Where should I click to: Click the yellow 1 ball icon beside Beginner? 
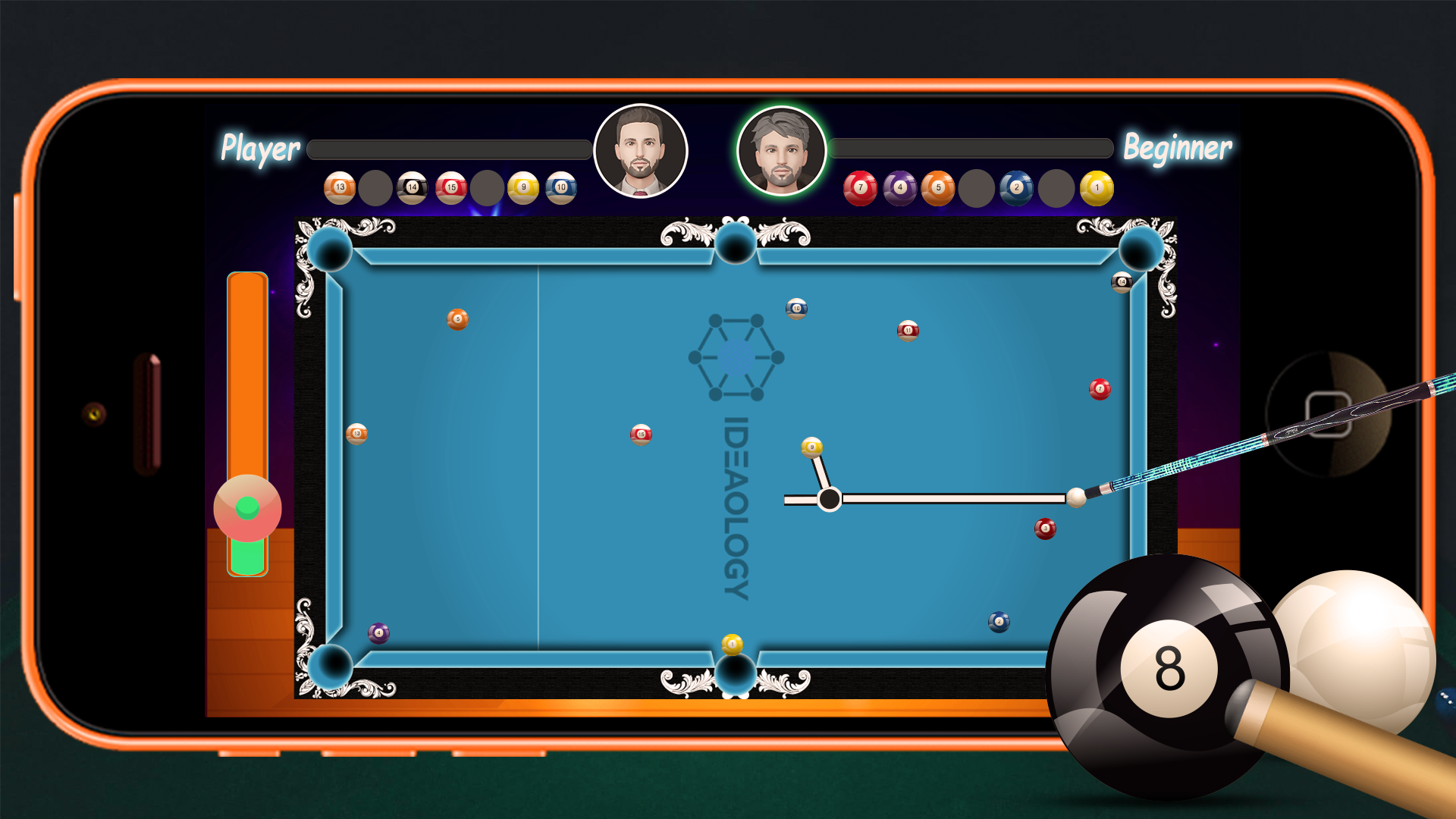[1095, 186]
